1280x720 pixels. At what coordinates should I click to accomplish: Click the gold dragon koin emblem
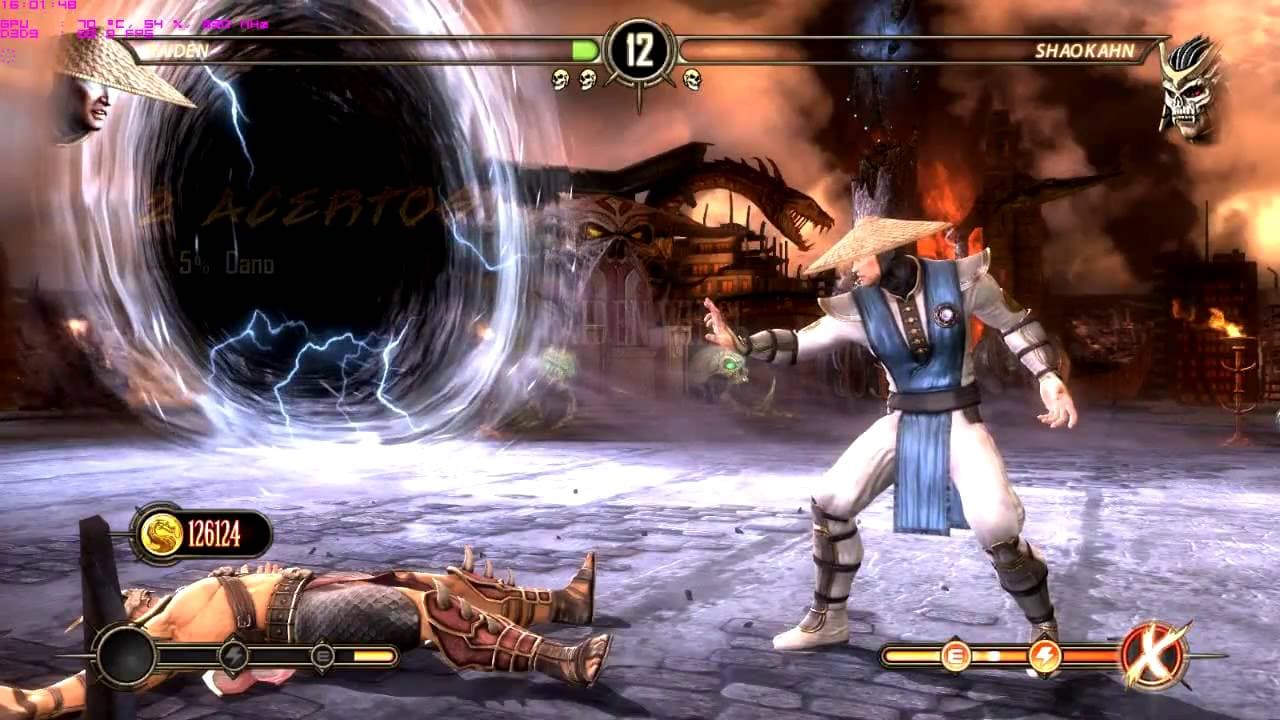pos(159,535)
